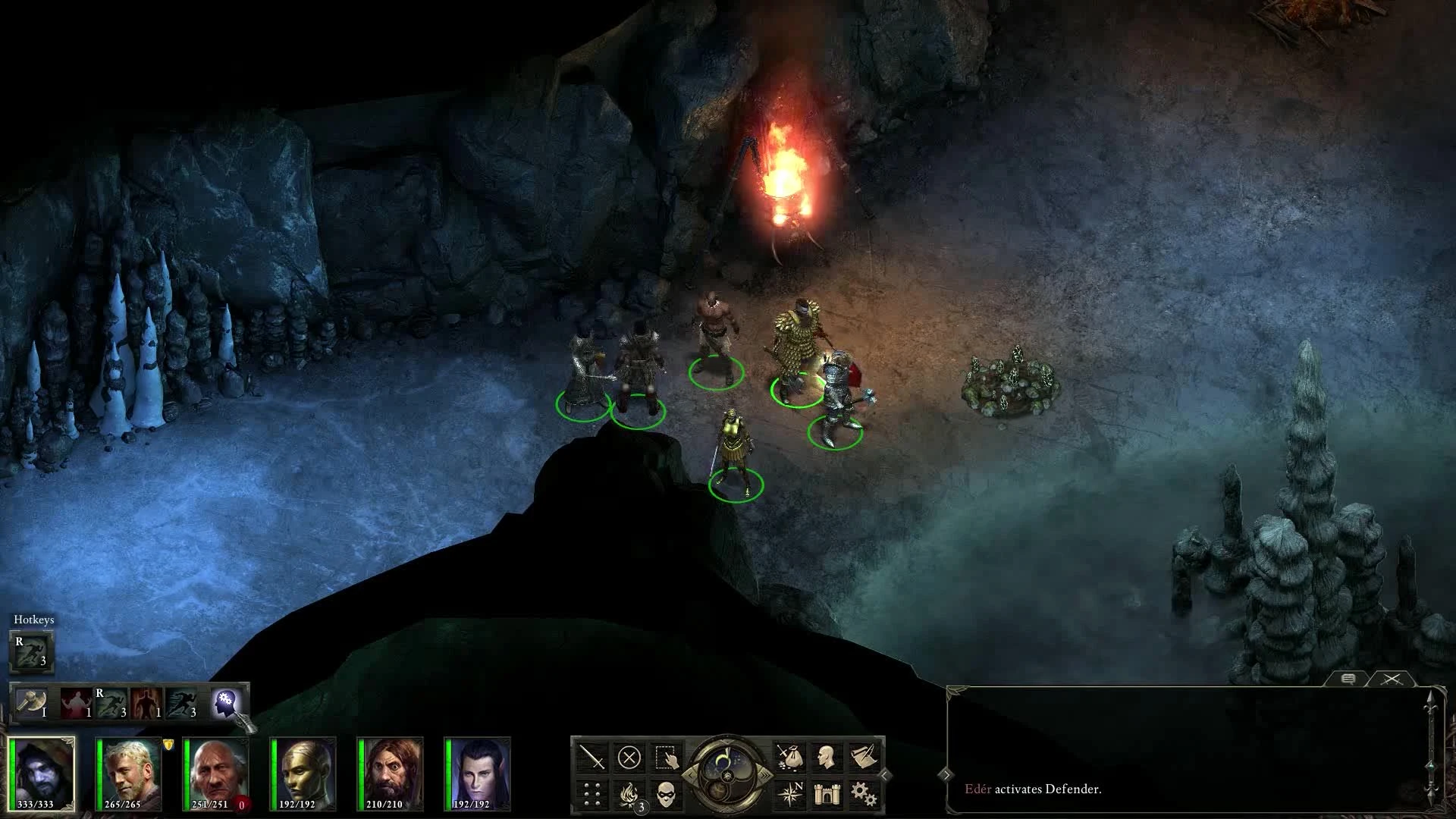Click the cancel action X icon
1456x819 pixels.
(631, 757)
